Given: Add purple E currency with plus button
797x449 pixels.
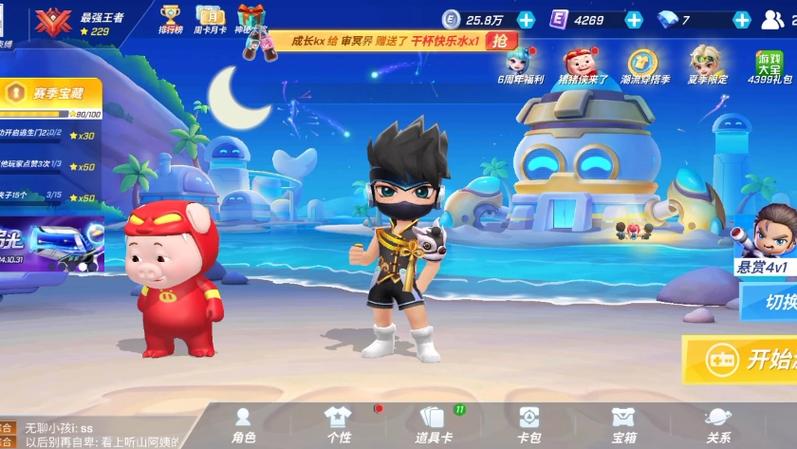Looking at the screenshot, I should 633,20.
